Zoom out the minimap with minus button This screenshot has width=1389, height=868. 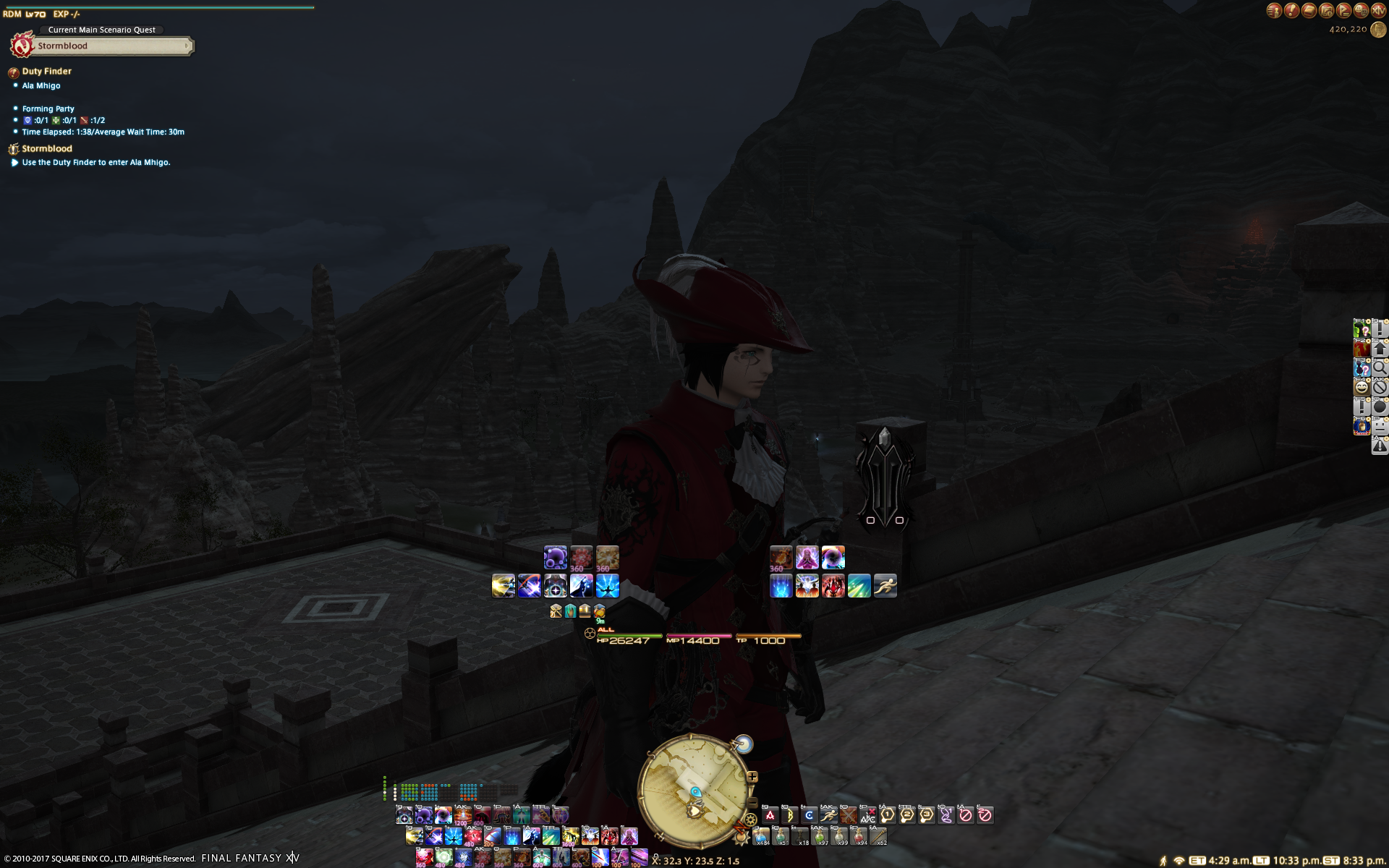pyautogui.click(x=752, y=802)
